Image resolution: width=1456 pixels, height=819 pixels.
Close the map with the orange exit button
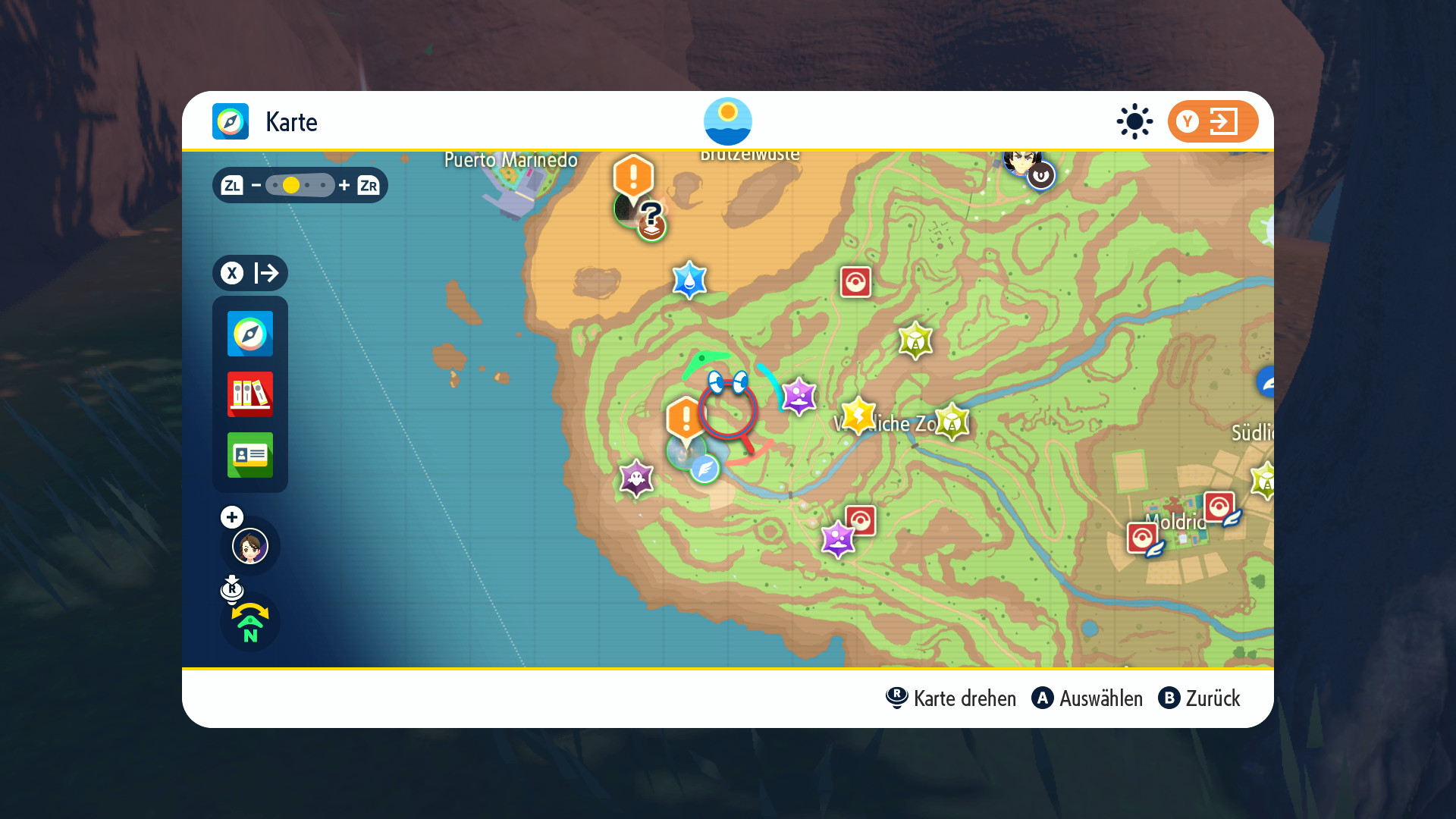point(1213,121)
